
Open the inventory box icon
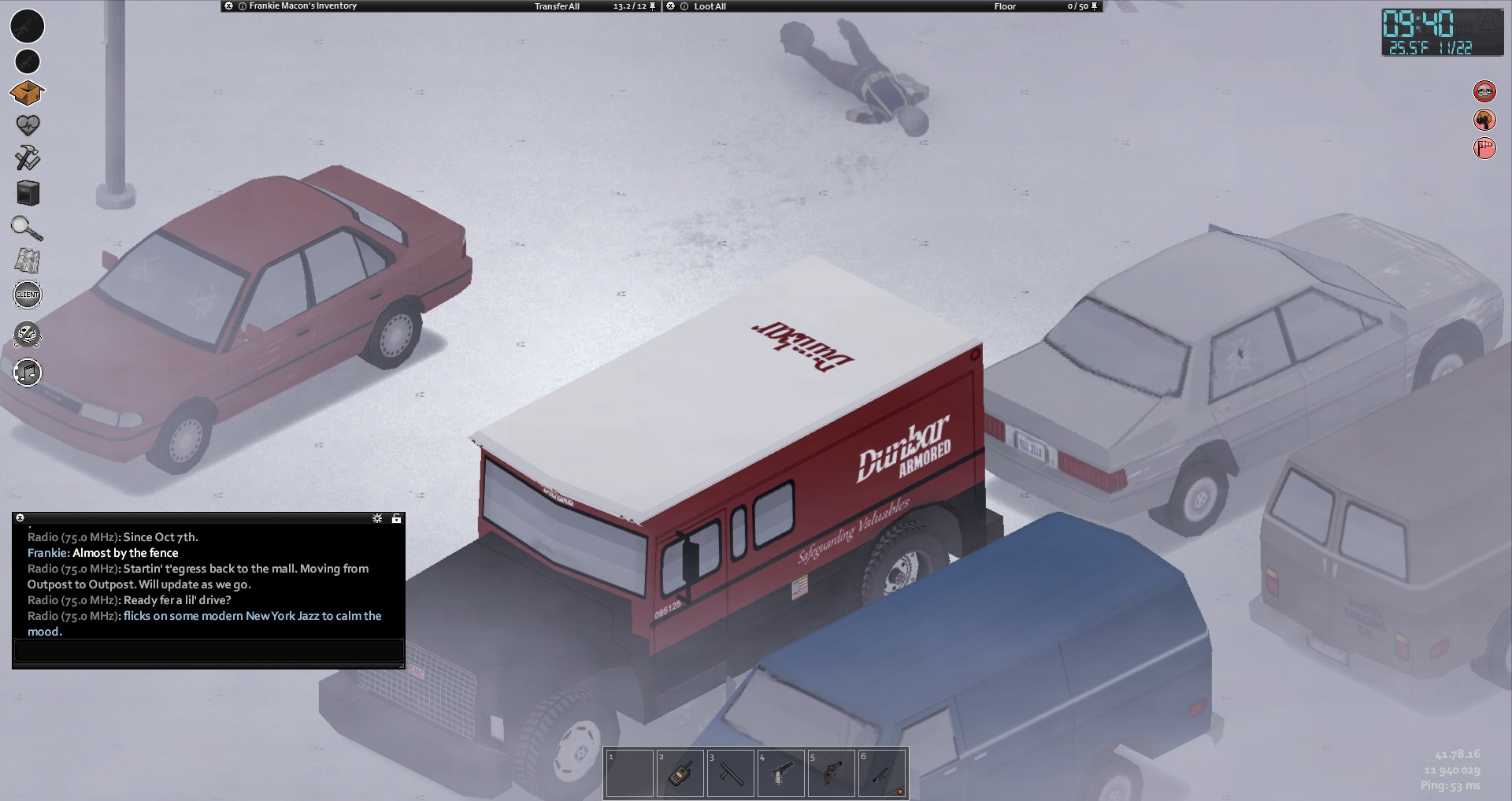coord(27,93)
